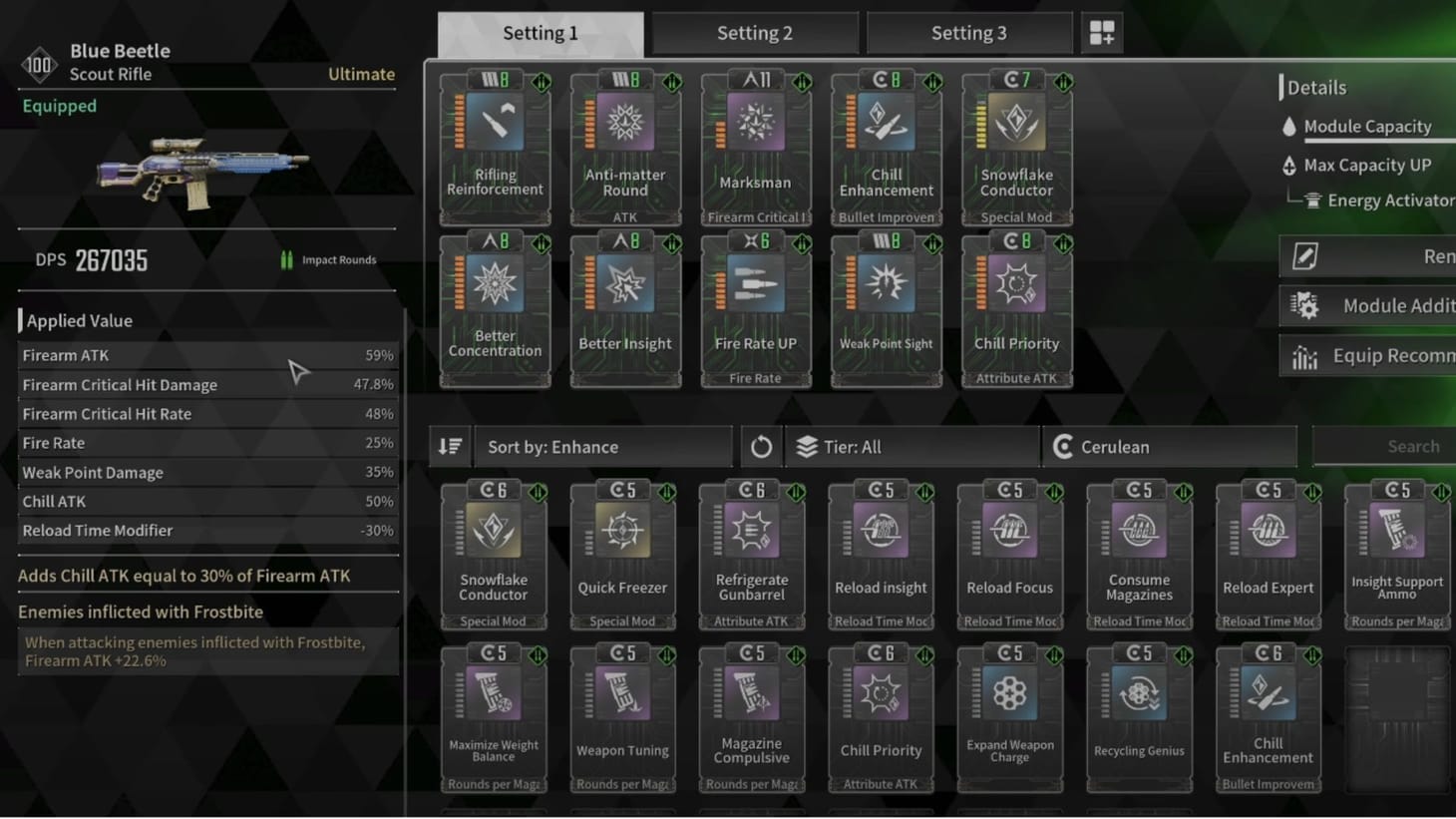Switch to the Setting 3 tab
The image size is (1456, 819).
(x=968, y=32)
